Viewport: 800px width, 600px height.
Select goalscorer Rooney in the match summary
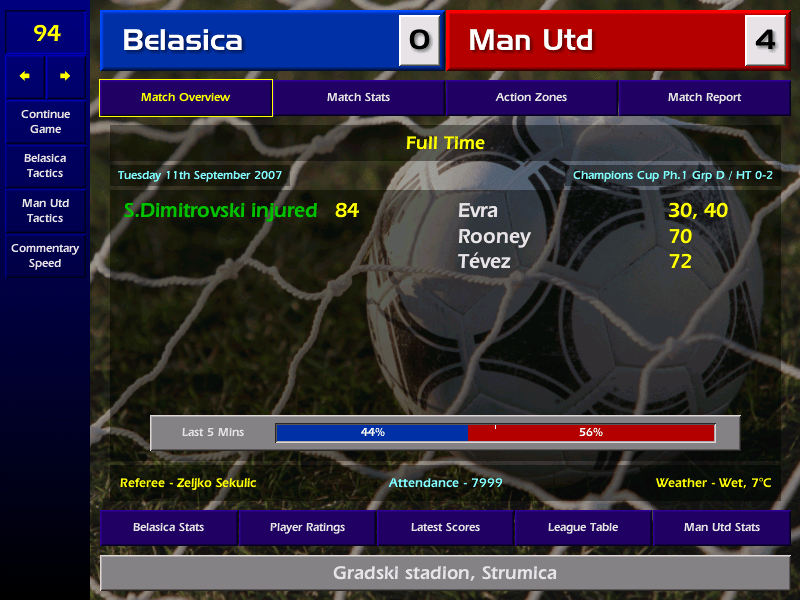click(x=494, y=237)
